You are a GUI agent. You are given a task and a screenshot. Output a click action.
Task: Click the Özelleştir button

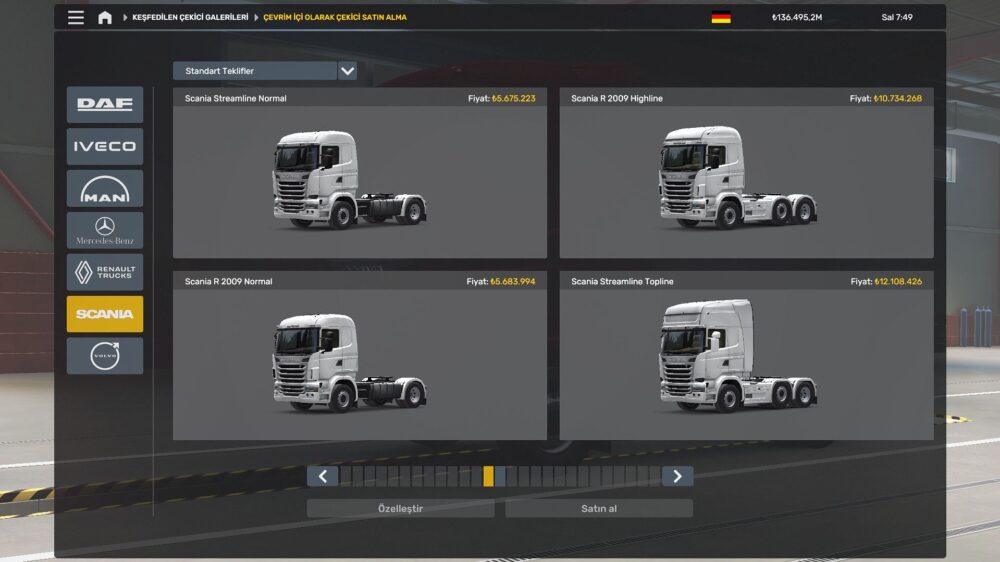[x=400, y=508]
